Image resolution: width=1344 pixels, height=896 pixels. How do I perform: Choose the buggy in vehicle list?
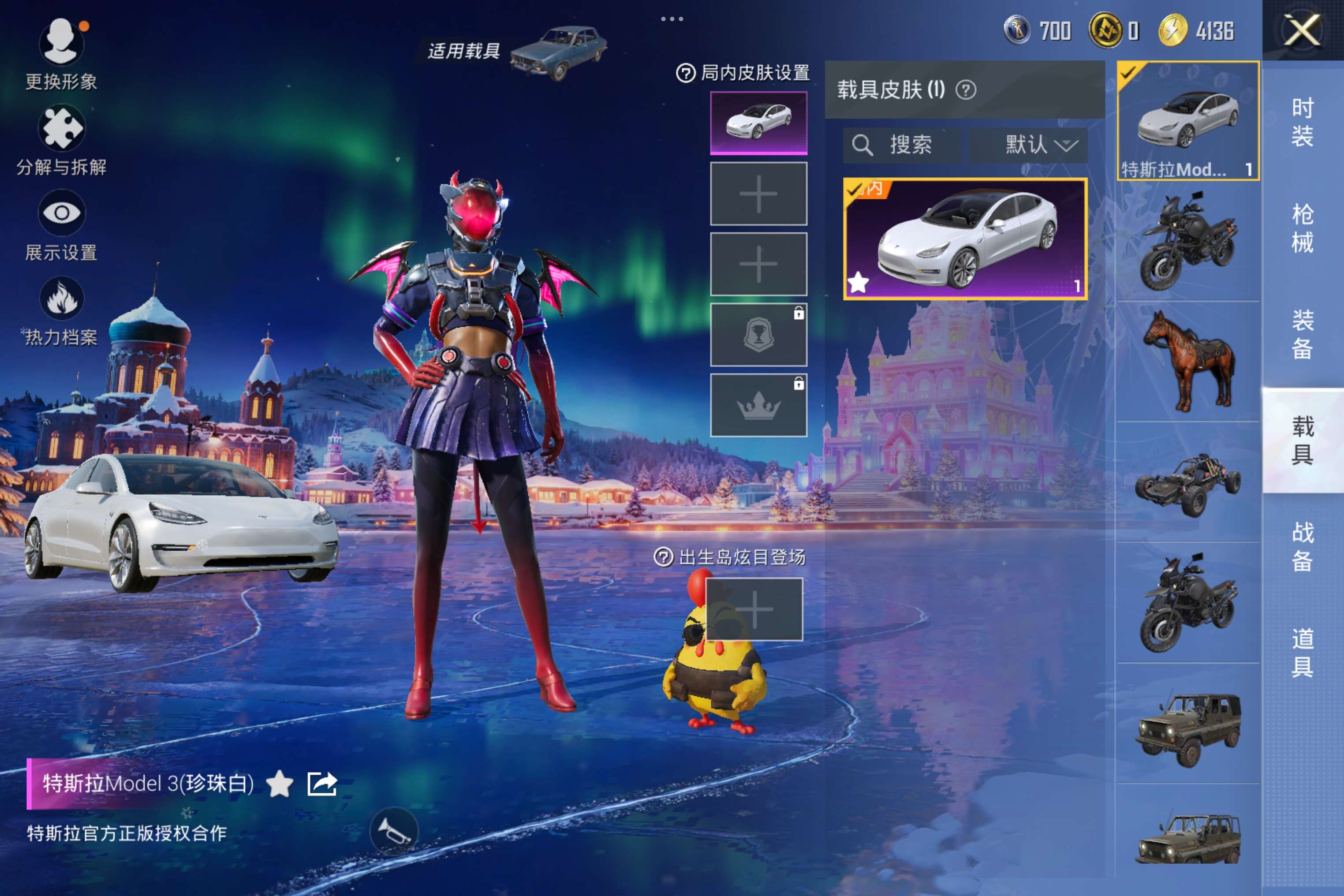point(1187,483)
